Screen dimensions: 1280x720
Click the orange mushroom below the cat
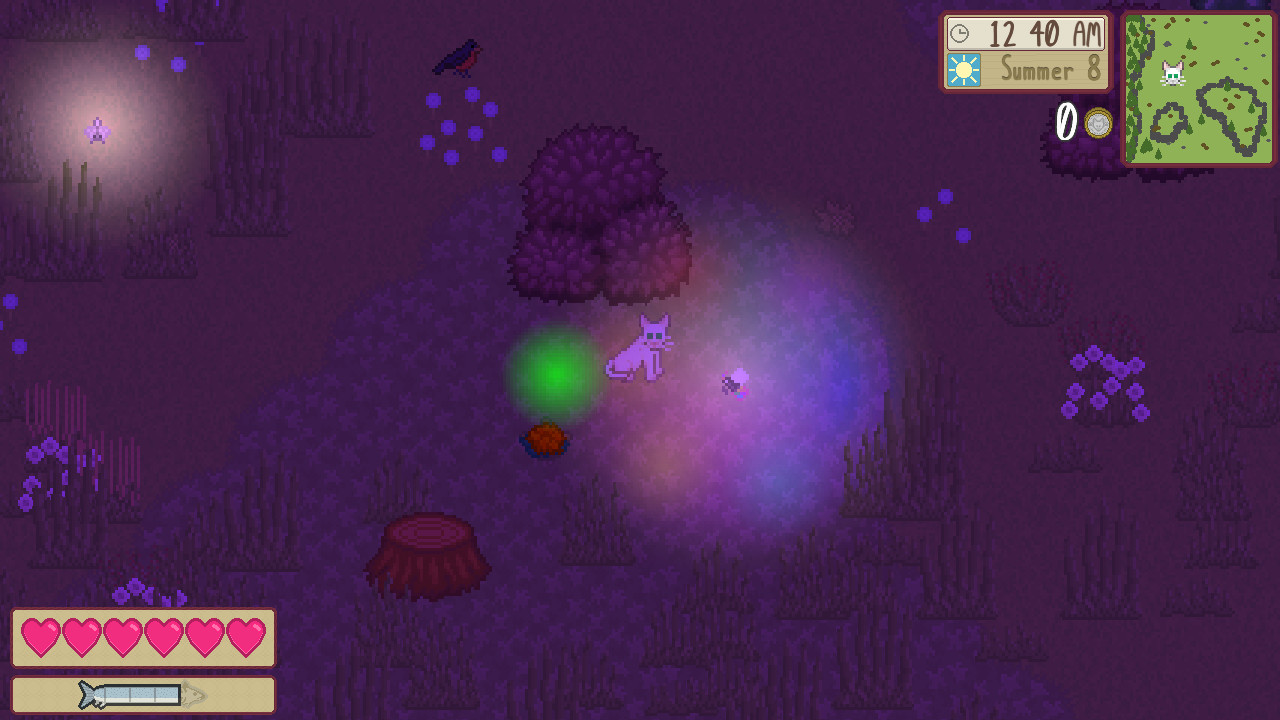tap(545, 438)
